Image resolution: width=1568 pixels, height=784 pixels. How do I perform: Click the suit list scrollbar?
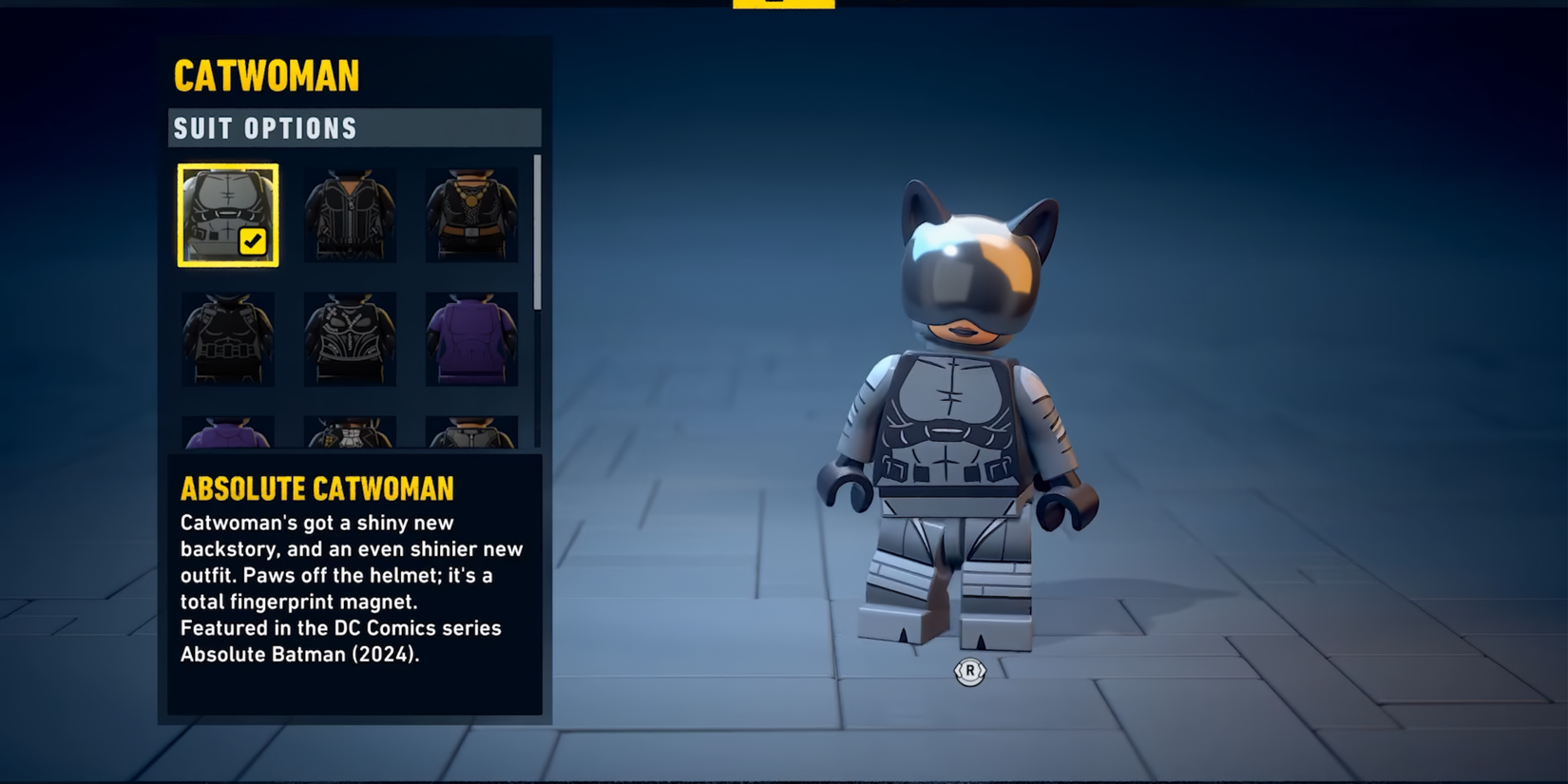coord(537,233)
